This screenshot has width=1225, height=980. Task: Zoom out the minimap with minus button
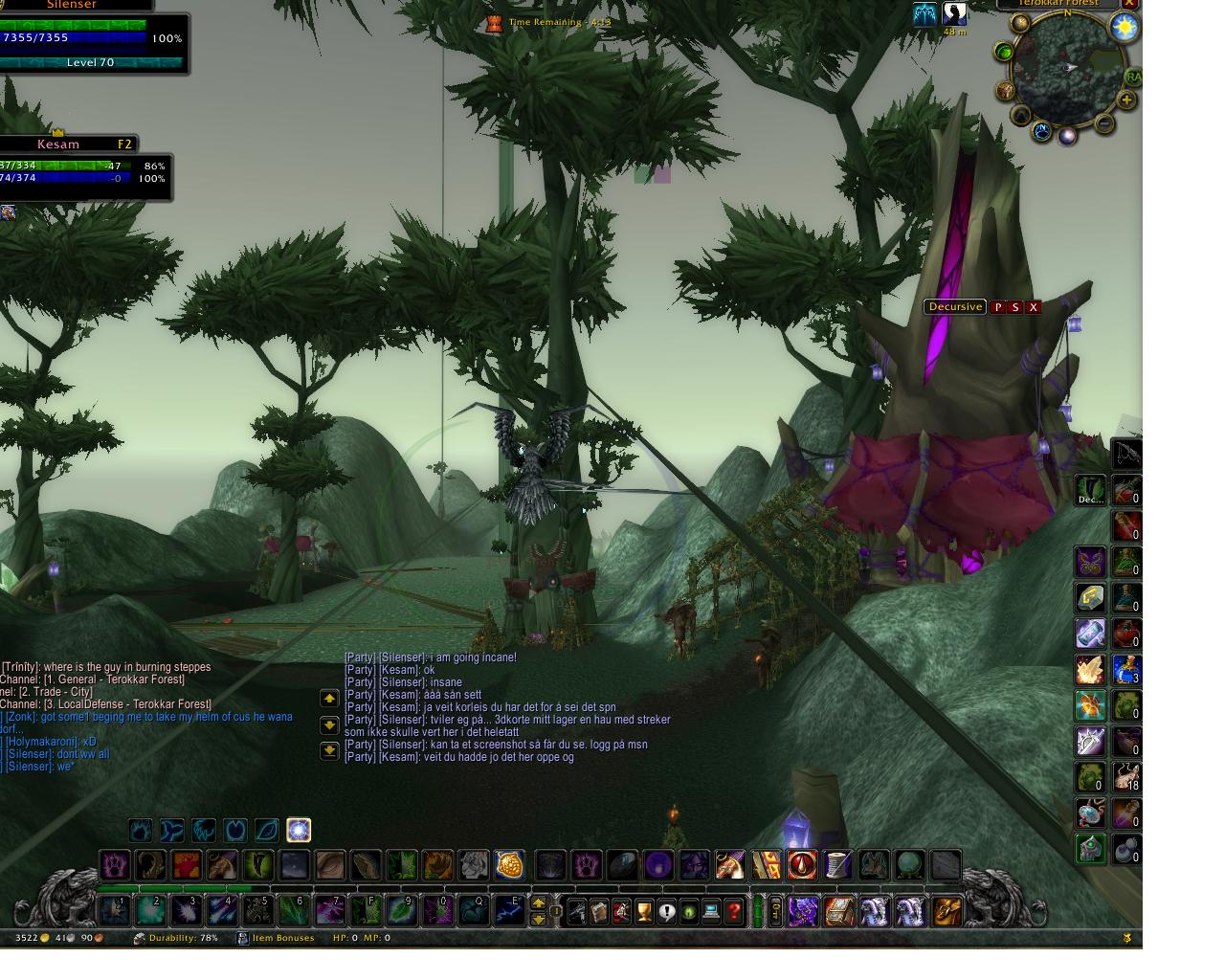[x=1105, y=122]
